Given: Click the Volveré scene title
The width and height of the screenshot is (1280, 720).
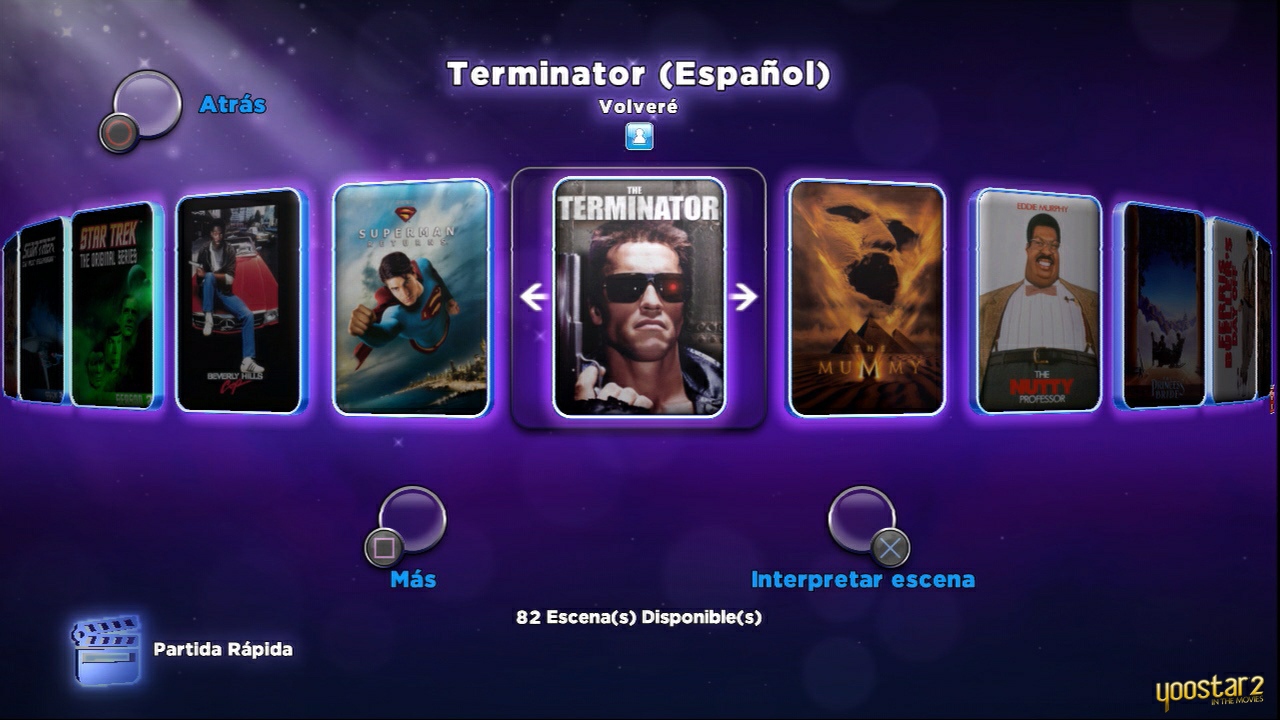Looking at the screenshot, I should tap(640, 107).
